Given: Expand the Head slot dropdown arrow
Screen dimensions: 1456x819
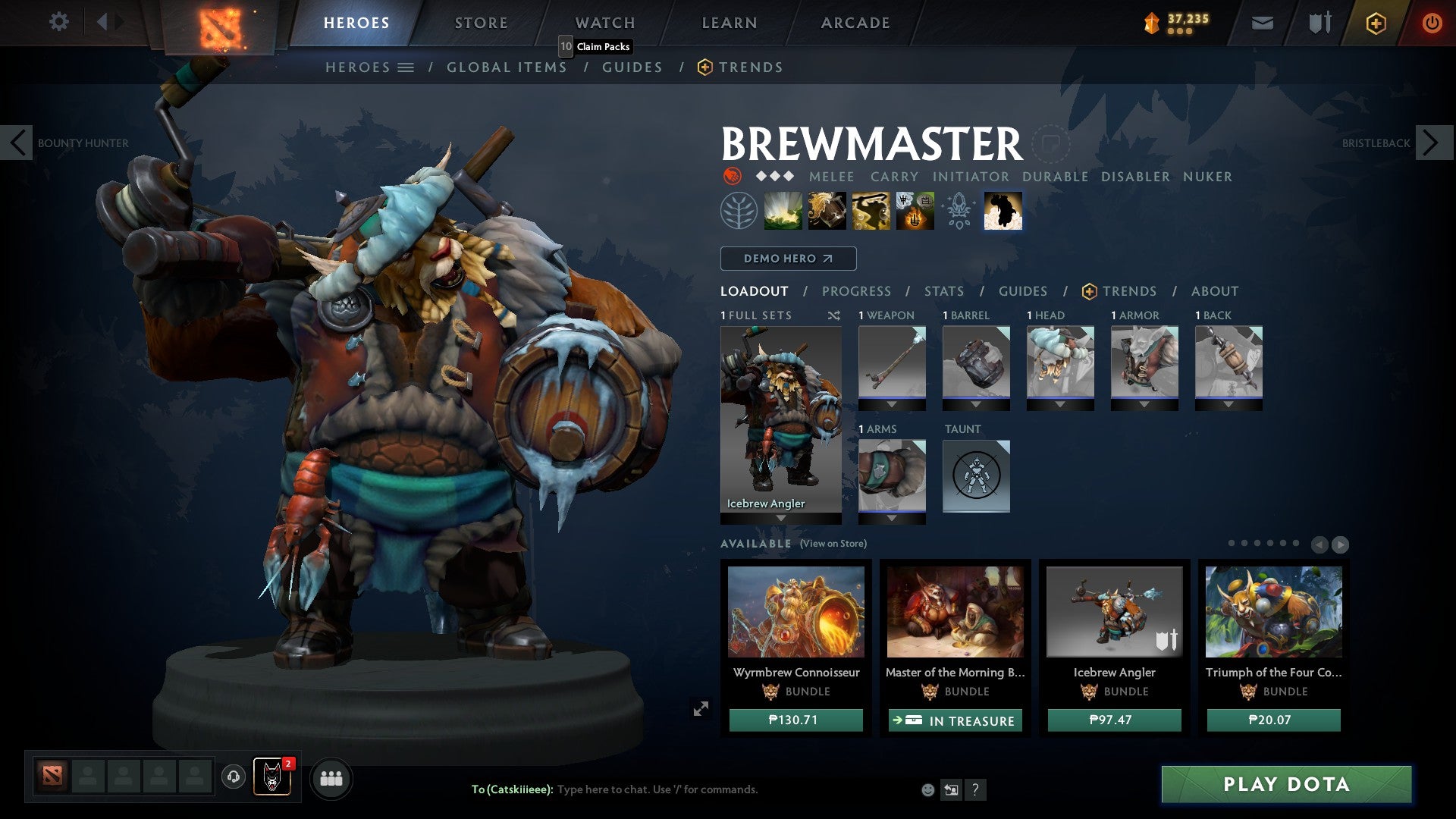Looking at the screenshot, I should (1060, 405).
